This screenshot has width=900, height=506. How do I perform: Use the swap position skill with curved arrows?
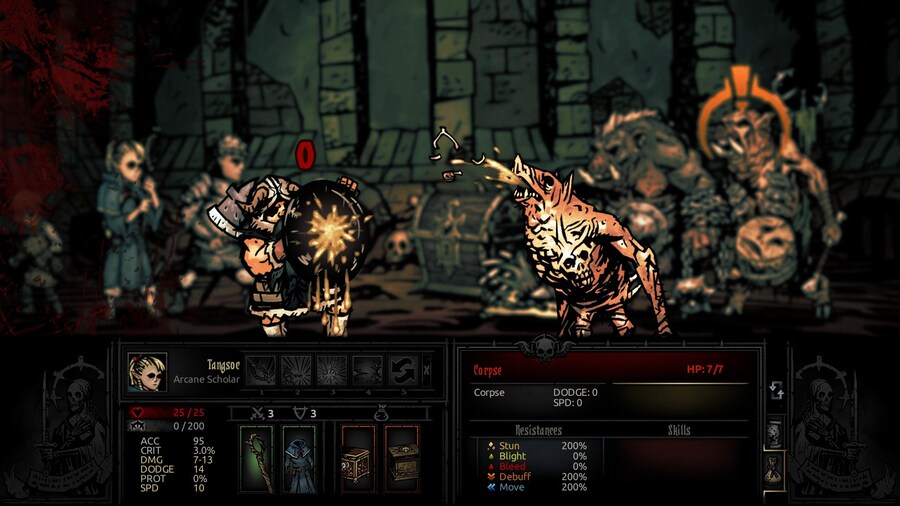[404, 370]
